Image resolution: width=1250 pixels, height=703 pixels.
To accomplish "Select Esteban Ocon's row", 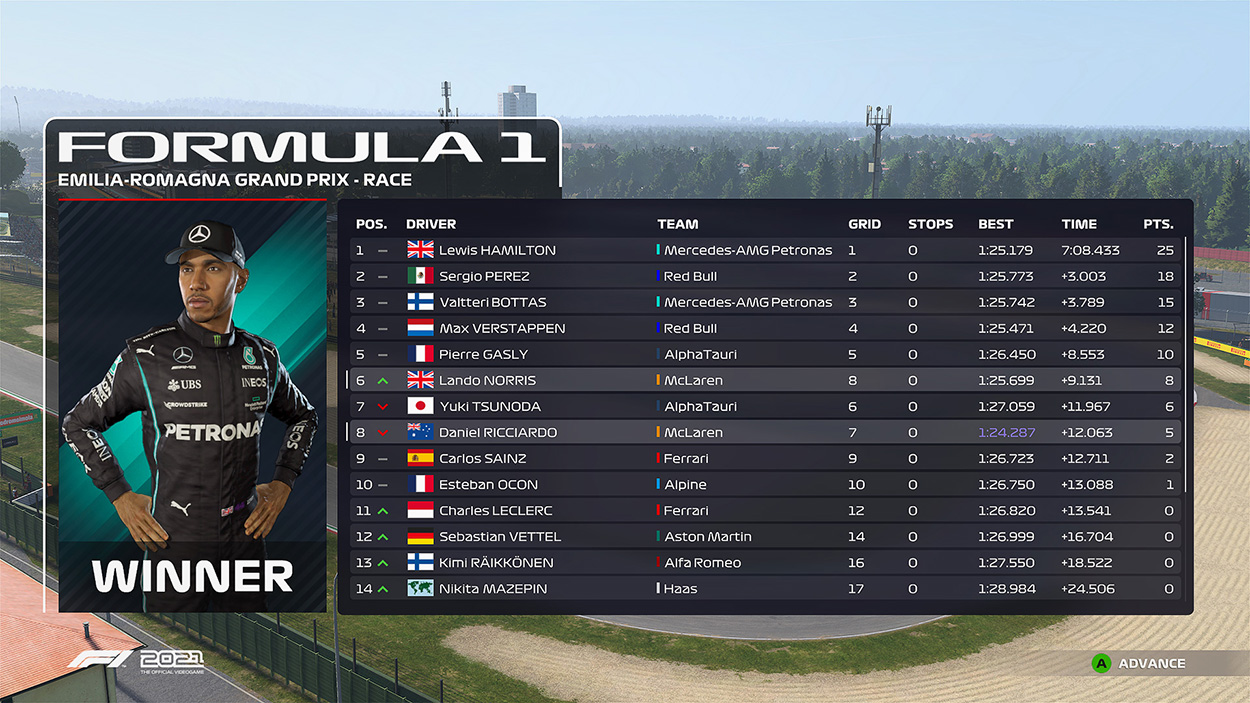I will point(765,484).
